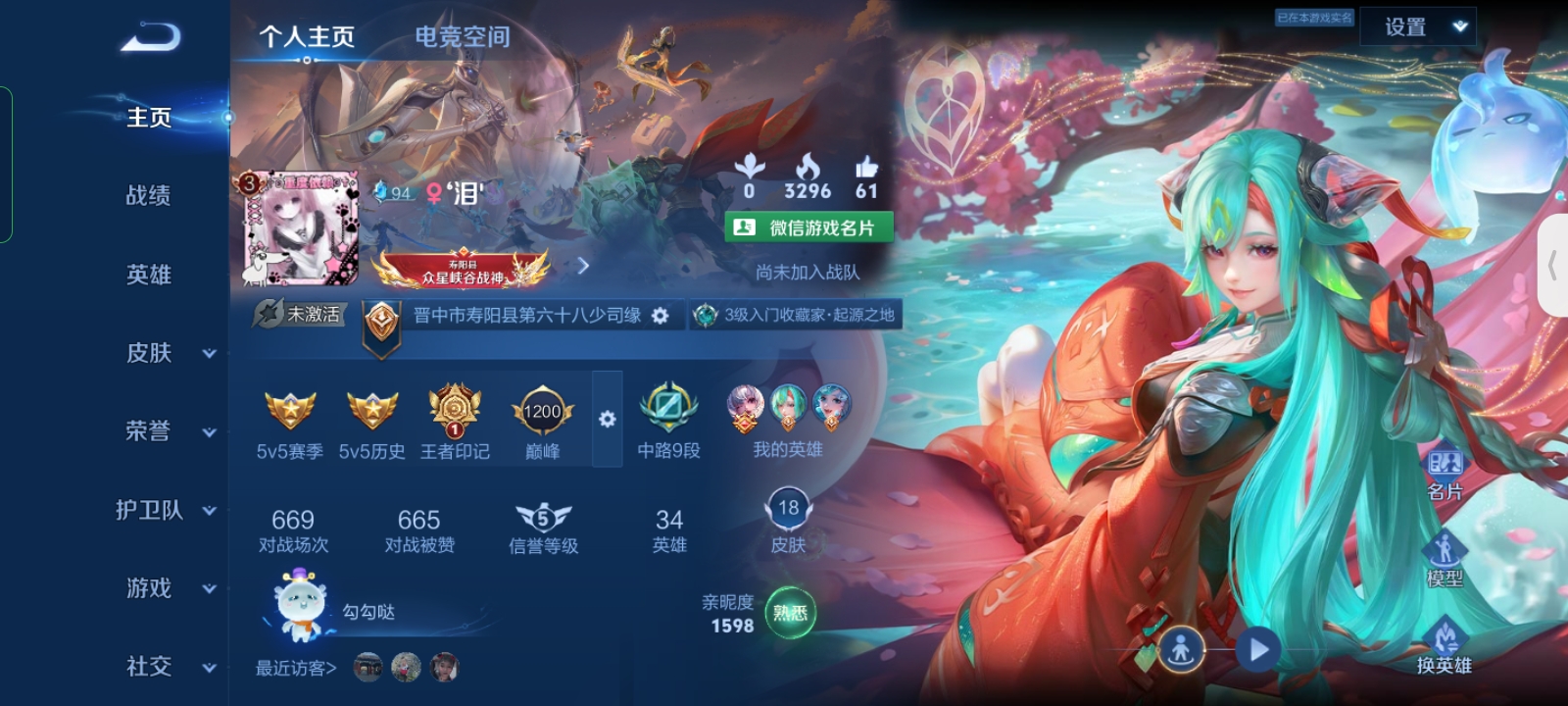Play the hero showcase animation
1568x706 pixels.
click(x=1258, y=649)
